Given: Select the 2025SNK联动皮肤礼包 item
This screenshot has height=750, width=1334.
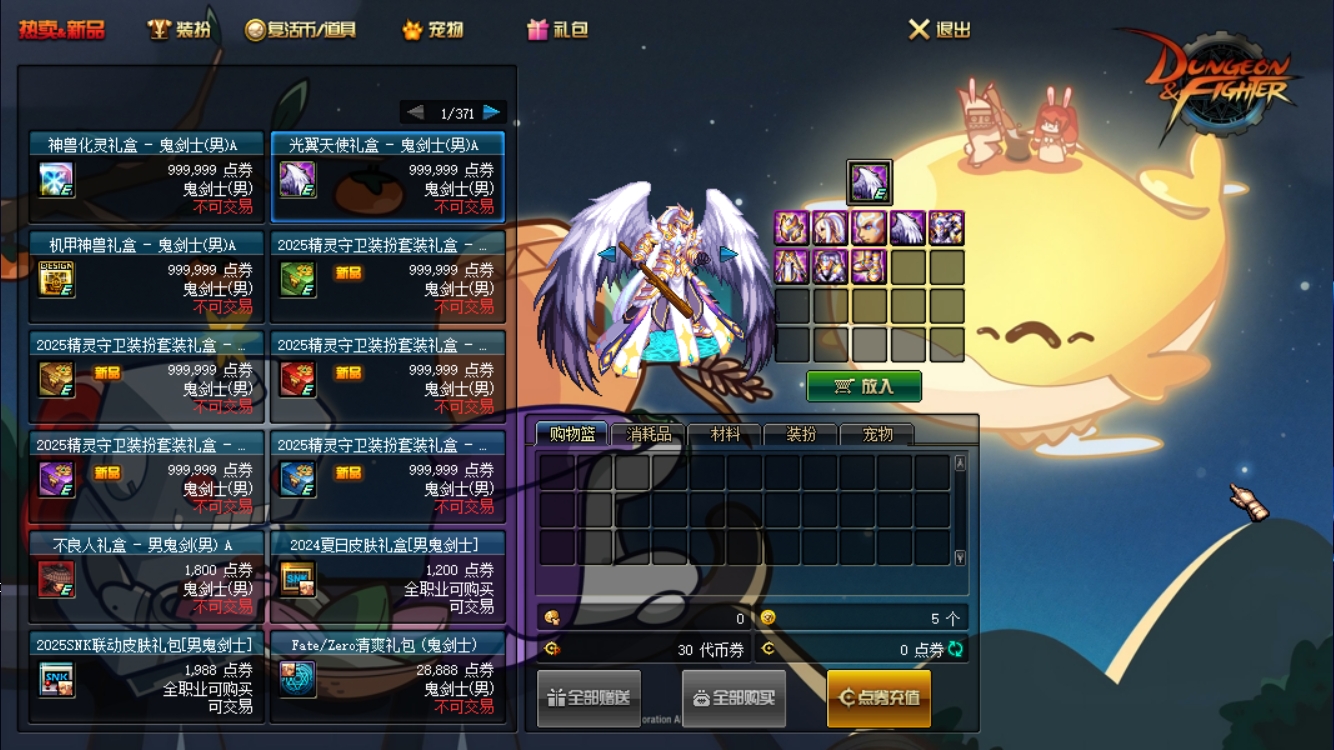Looking at the screenshot, I should (146, 677).
